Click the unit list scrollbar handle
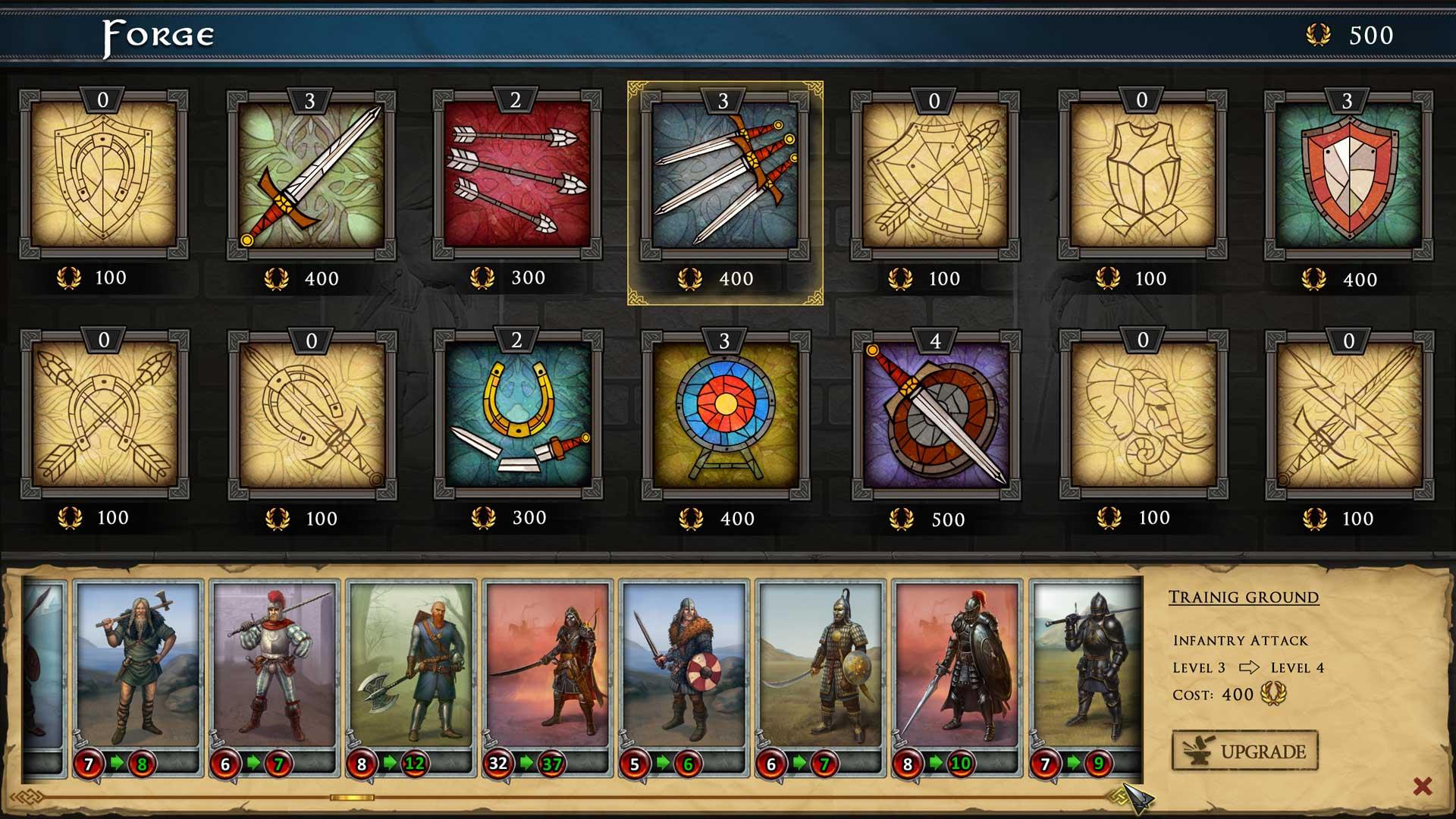This screenshot has width=1456, height=819. [352, 798]
